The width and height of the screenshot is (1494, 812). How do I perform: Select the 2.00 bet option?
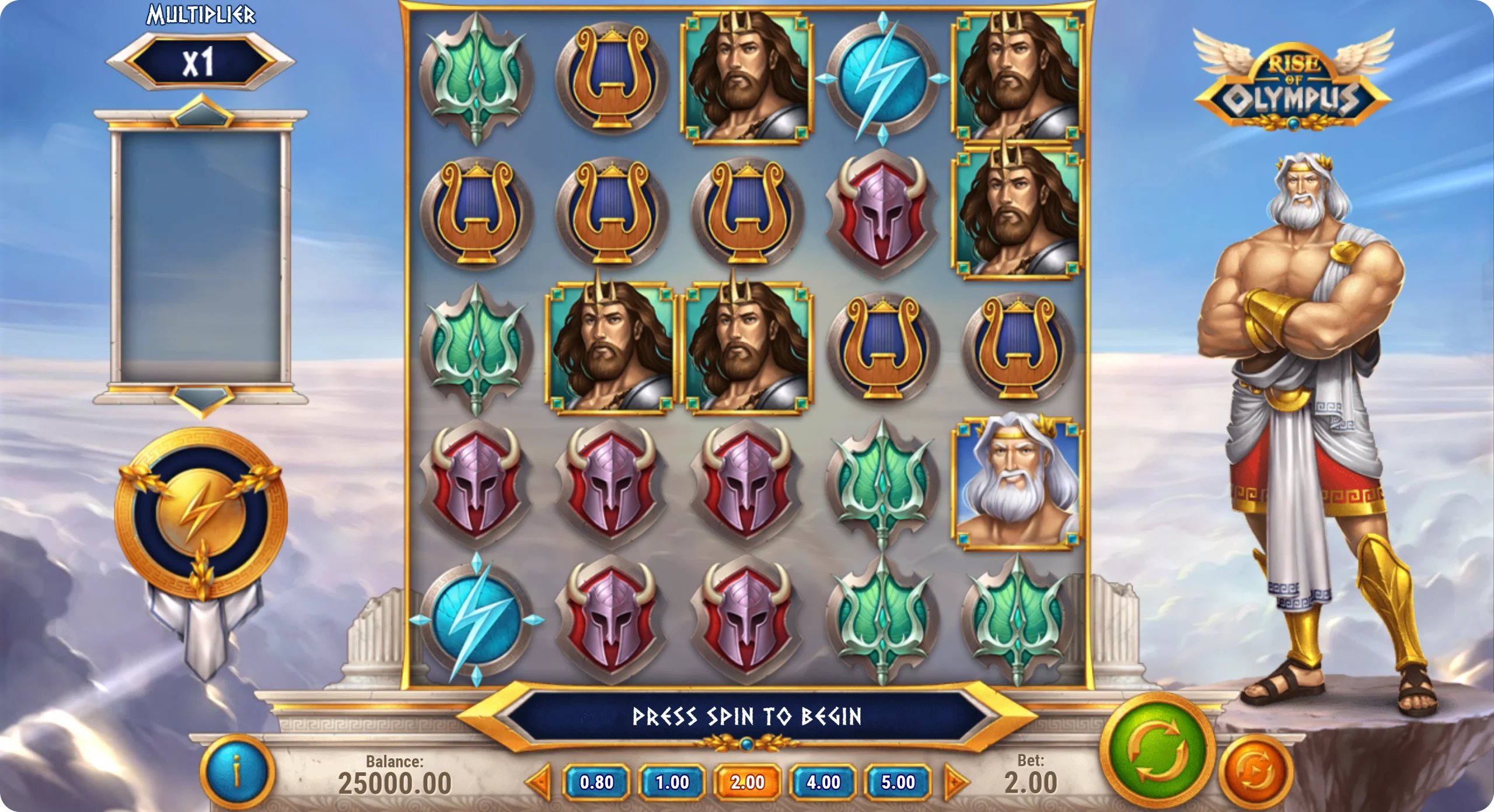pos(748,782)
